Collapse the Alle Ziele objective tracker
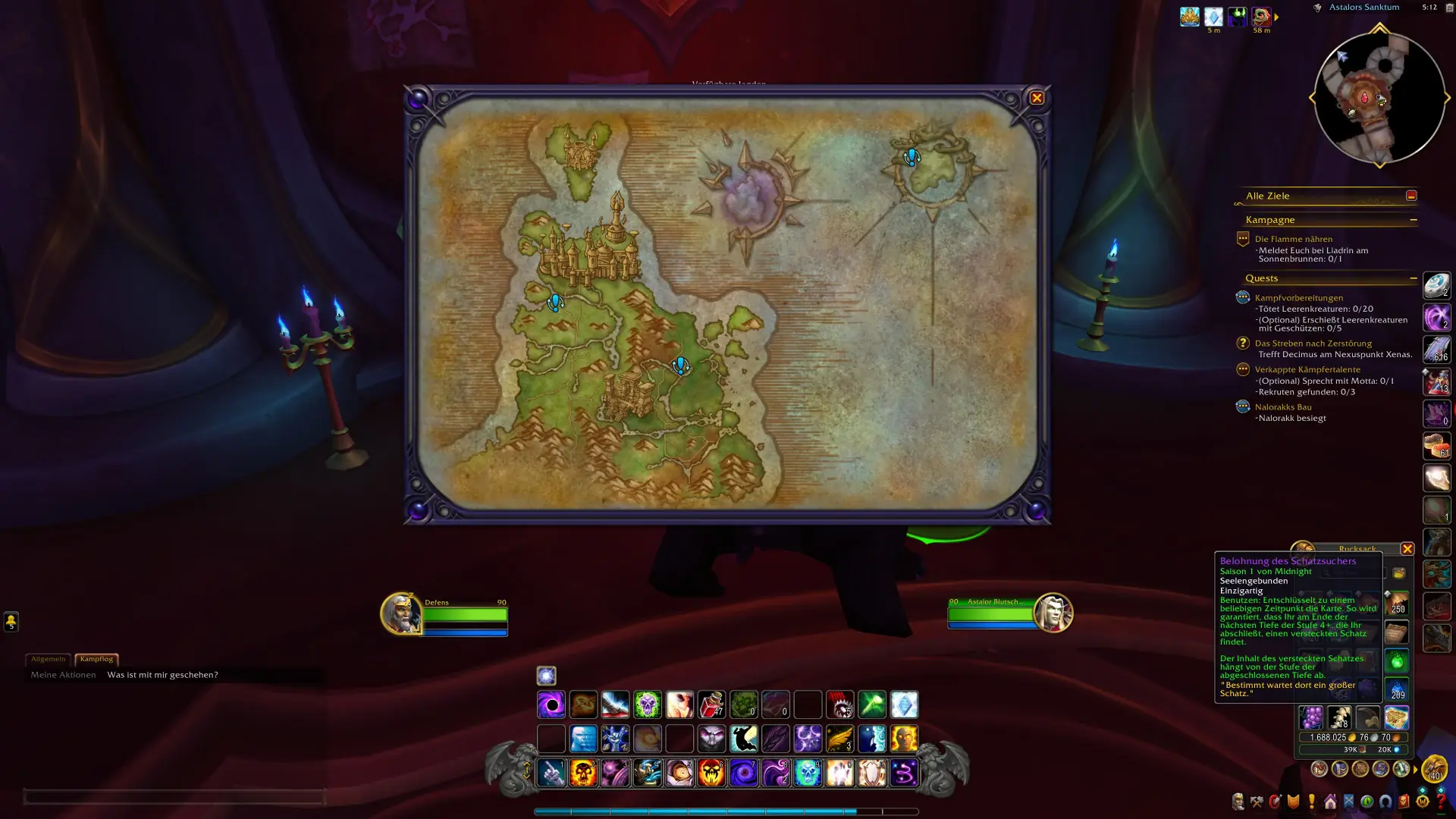Viewport: 1456px width, 819px height. [x=1411, y=195]
